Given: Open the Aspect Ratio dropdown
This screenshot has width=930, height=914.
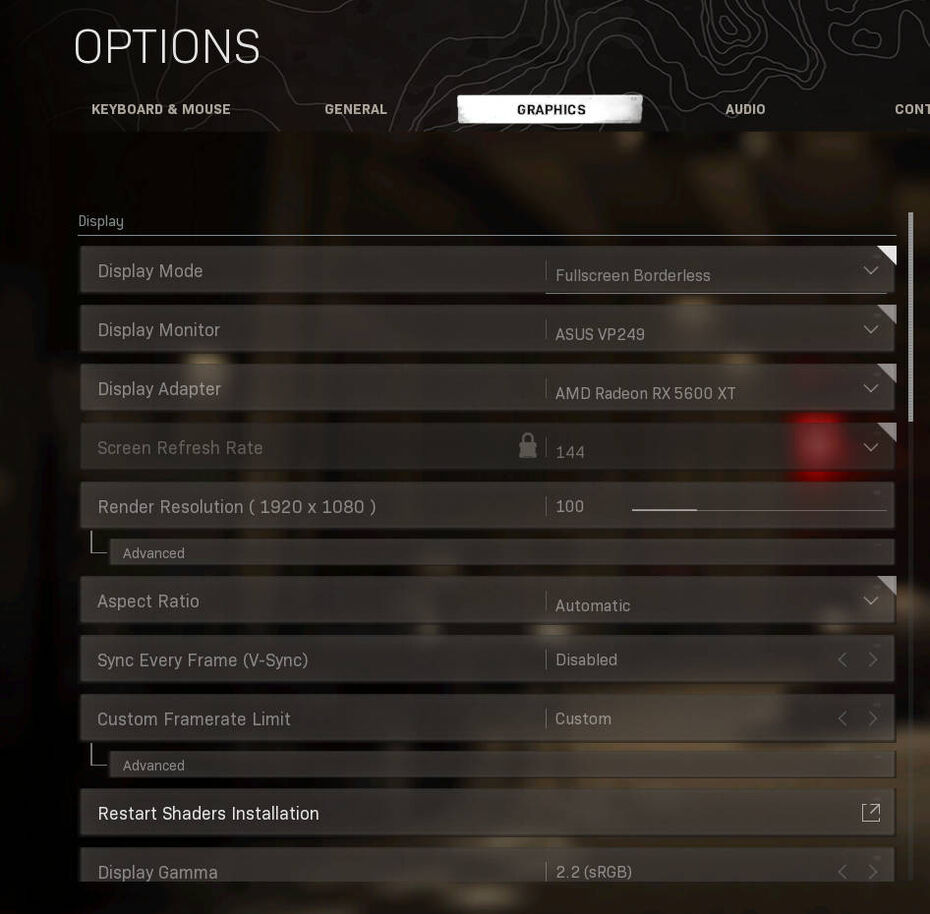Looking at the screenshot, I should click(x=716, y=602).
